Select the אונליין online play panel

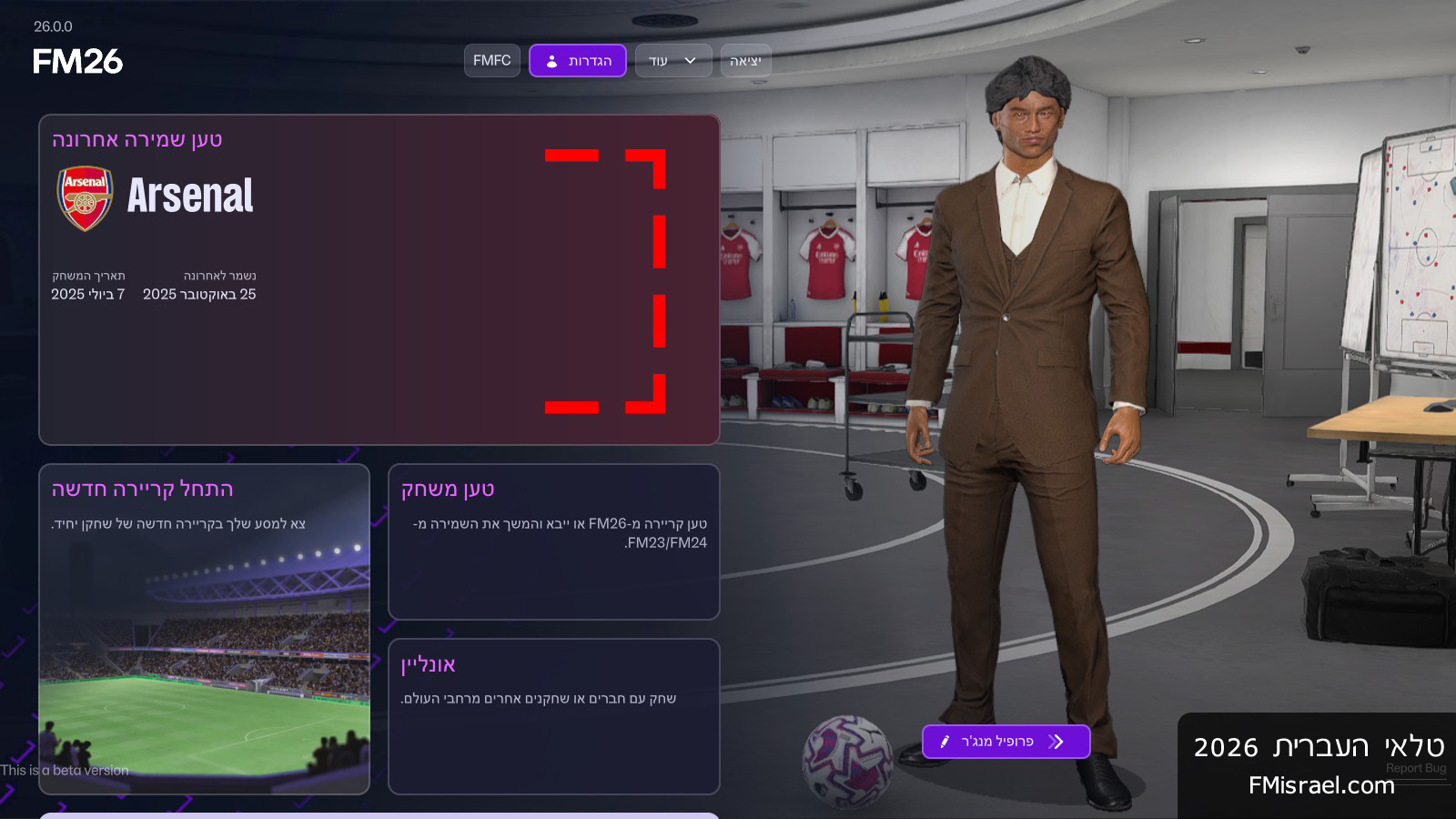point(553,715)
